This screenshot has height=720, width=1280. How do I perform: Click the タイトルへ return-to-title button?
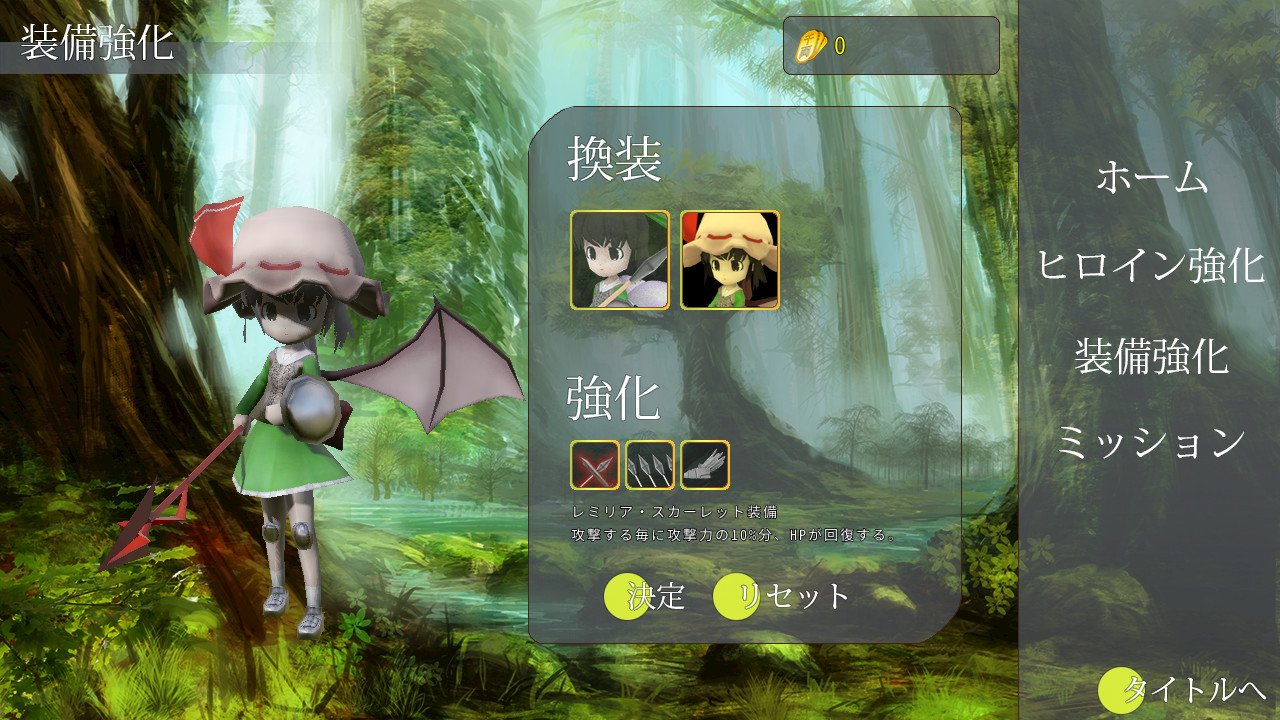click(1182, 692)
